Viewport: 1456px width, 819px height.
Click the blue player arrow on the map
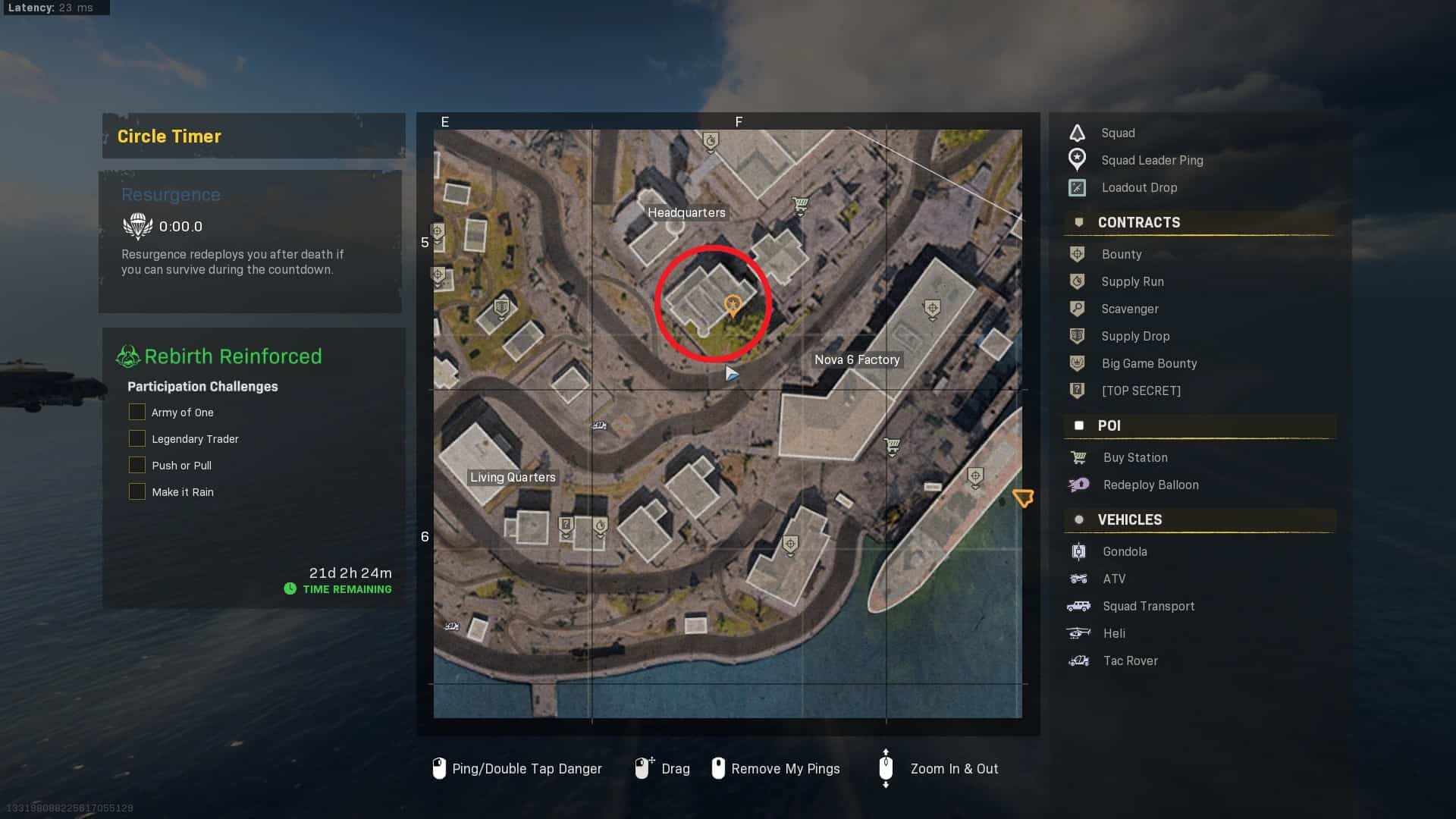click(731, 374)
